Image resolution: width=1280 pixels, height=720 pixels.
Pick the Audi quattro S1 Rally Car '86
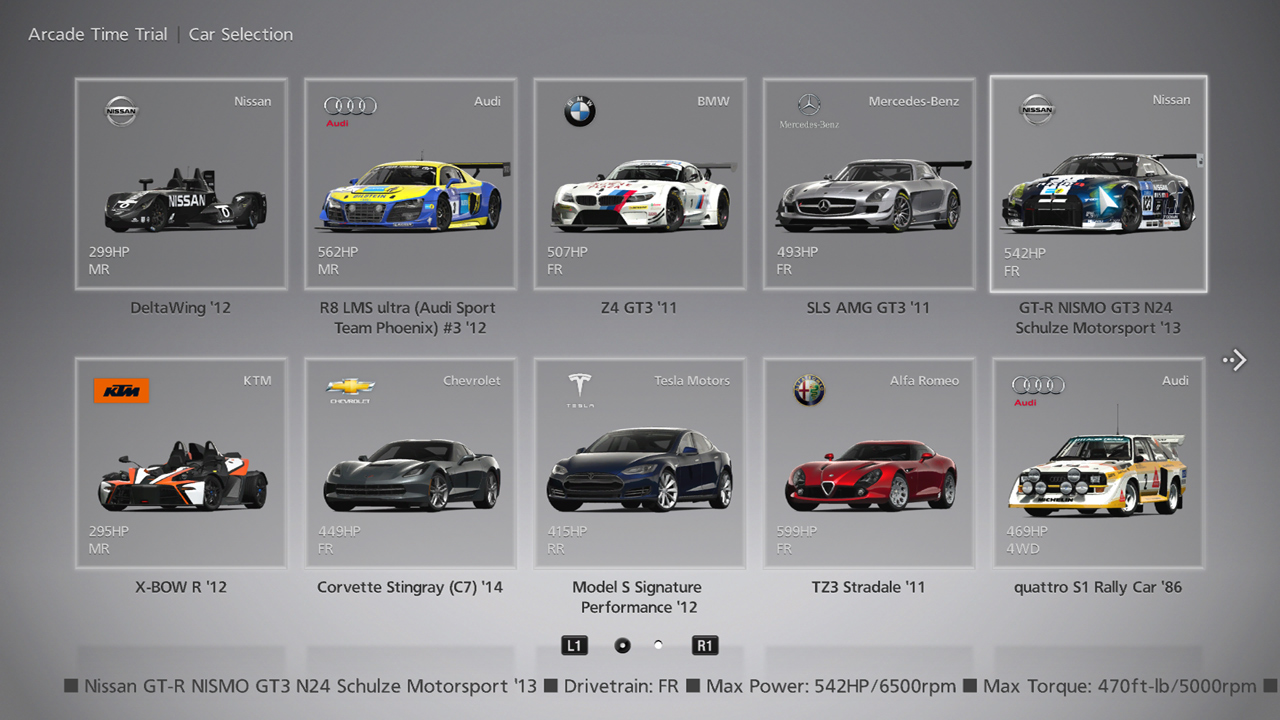click(1098, 463)
